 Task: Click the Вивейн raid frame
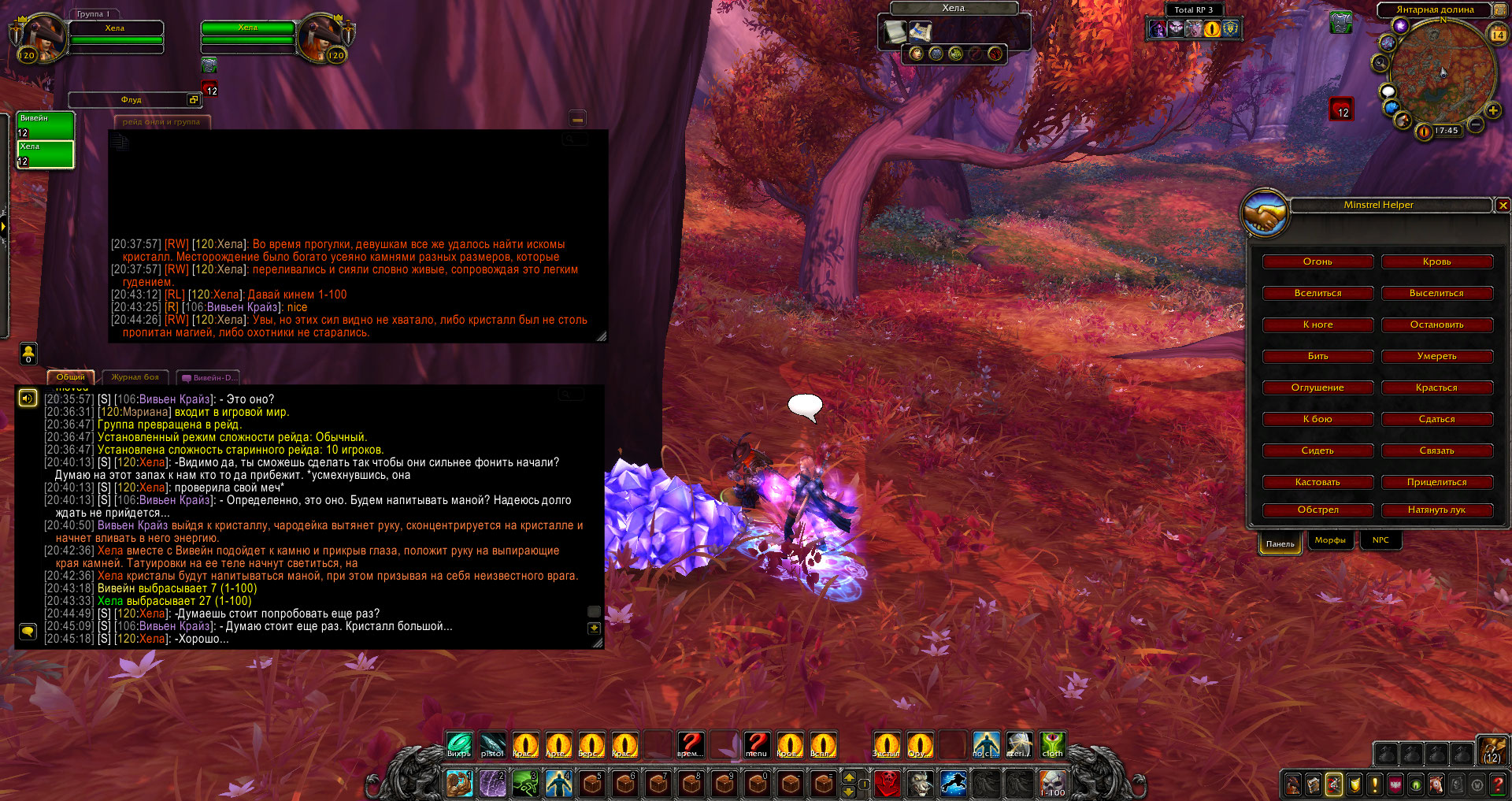click(46, 126)
